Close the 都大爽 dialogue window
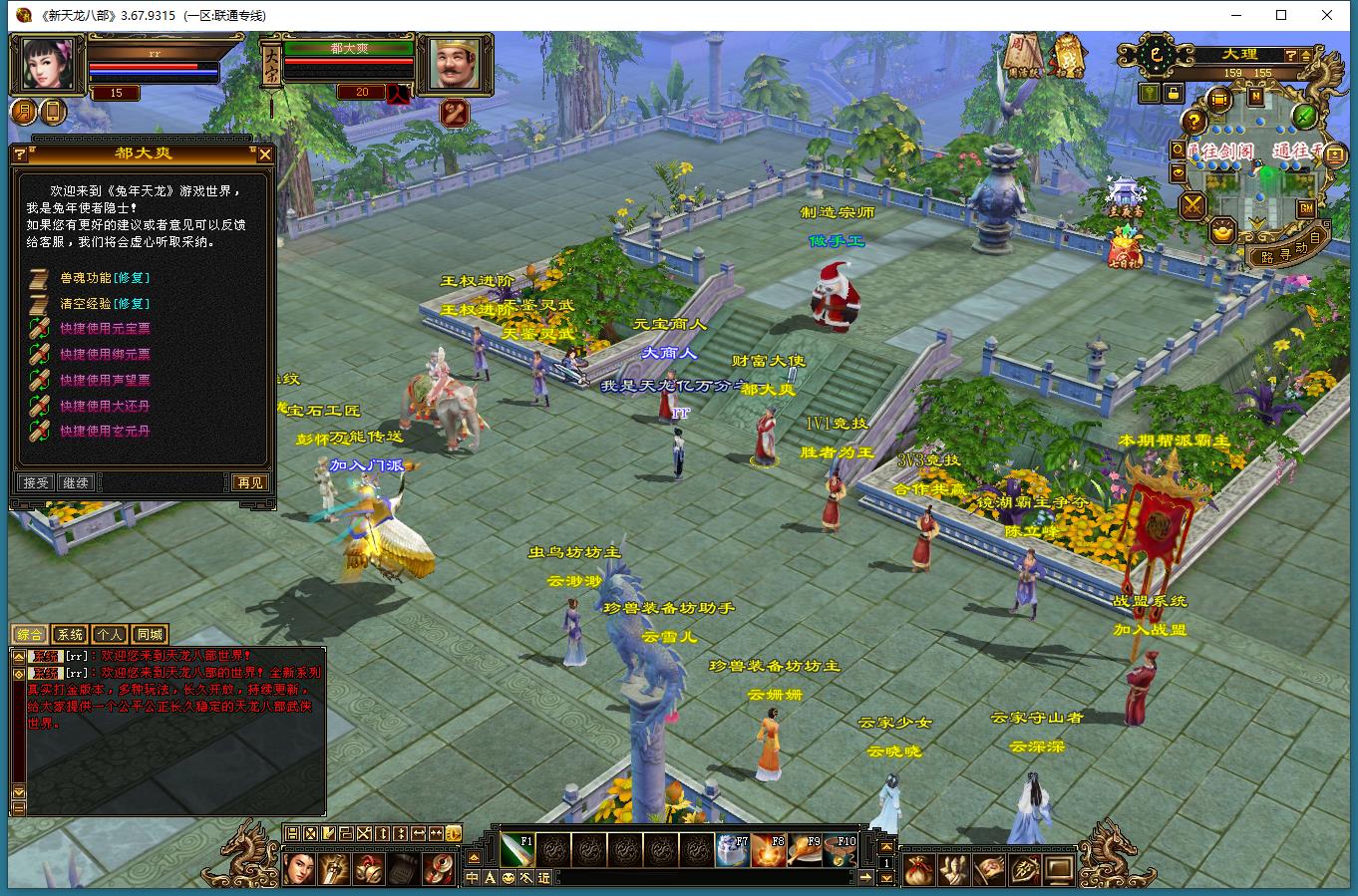1358x896 pixels. click(x=264, y=154)
